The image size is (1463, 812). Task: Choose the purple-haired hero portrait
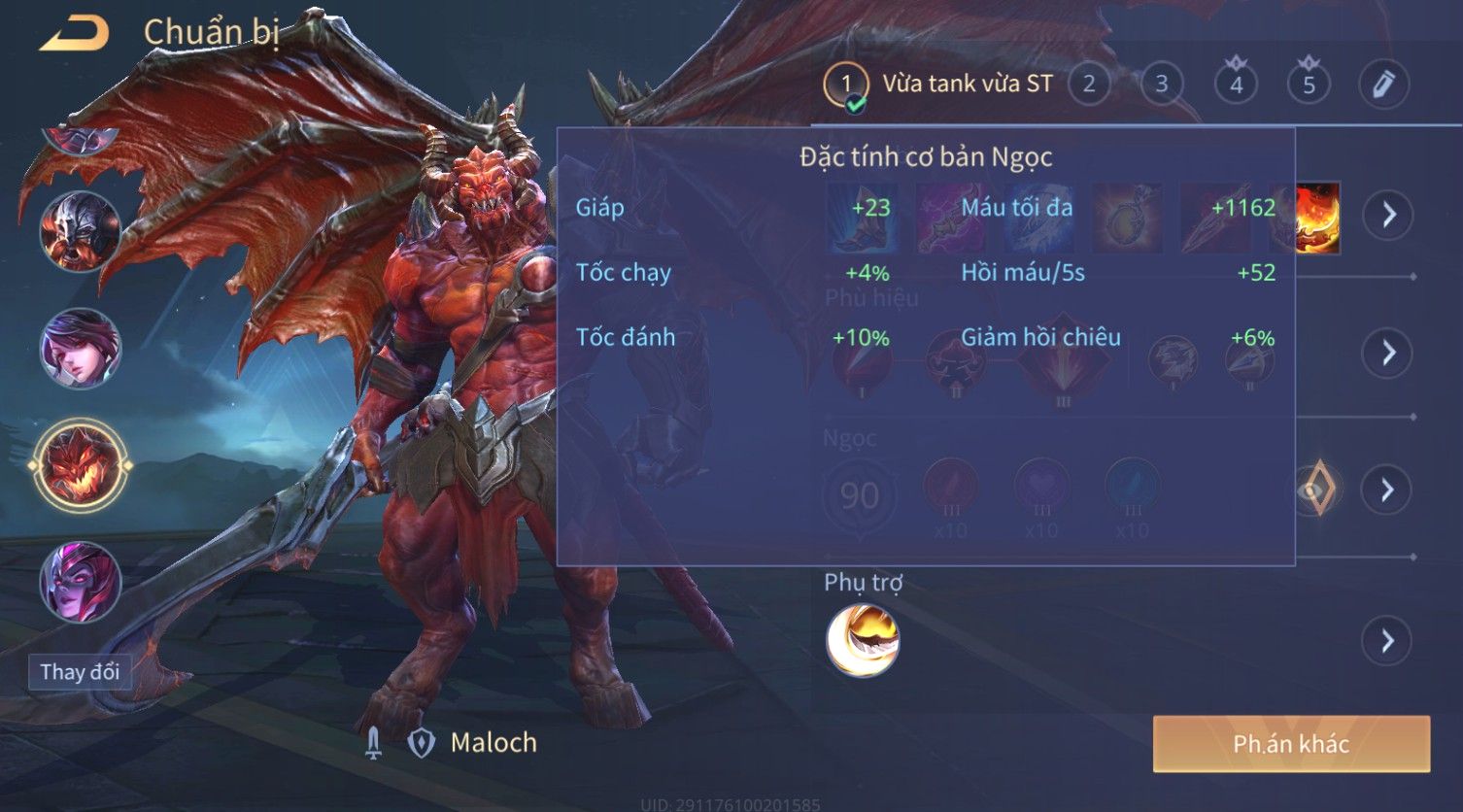coord(80,348)
